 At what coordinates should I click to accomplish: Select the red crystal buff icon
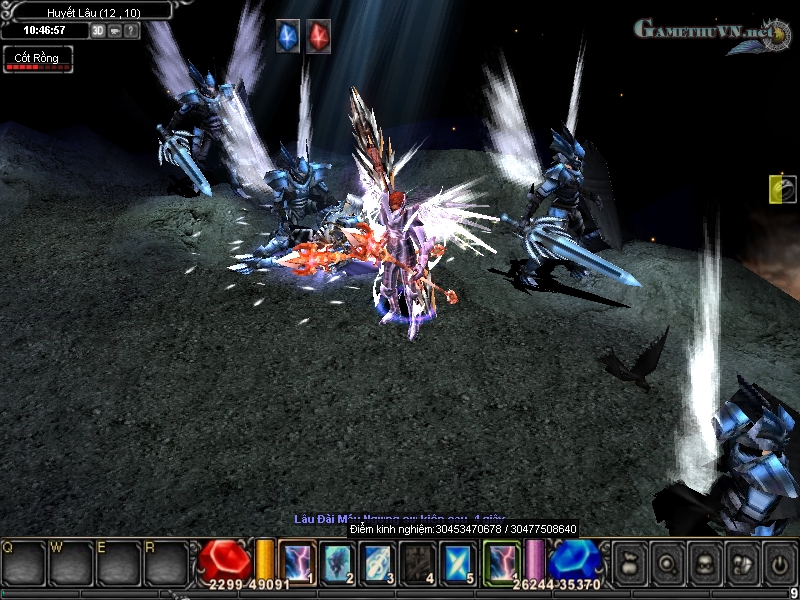[x=318, y=36]
